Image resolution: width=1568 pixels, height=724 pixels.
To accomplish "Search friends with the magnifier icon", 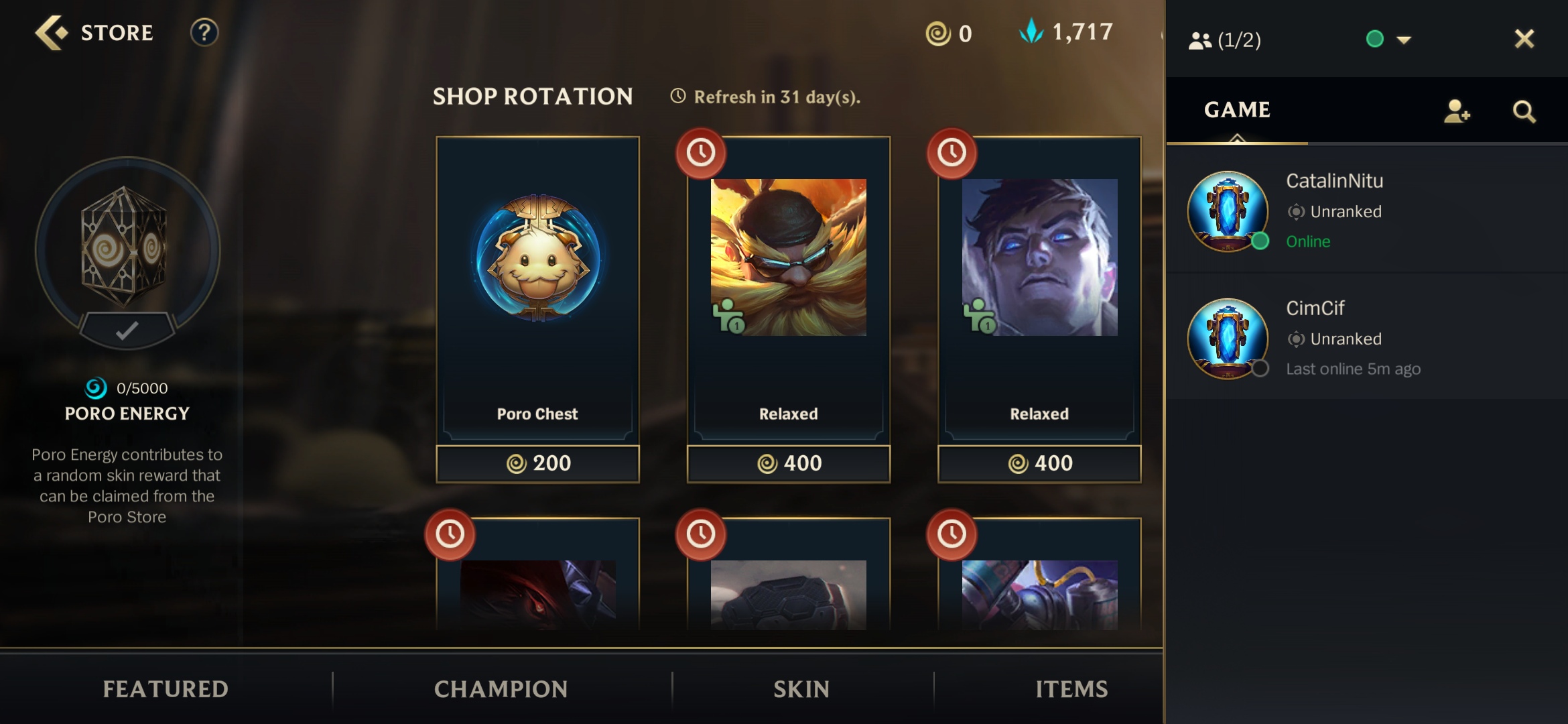I will [x=1524, y=111].
